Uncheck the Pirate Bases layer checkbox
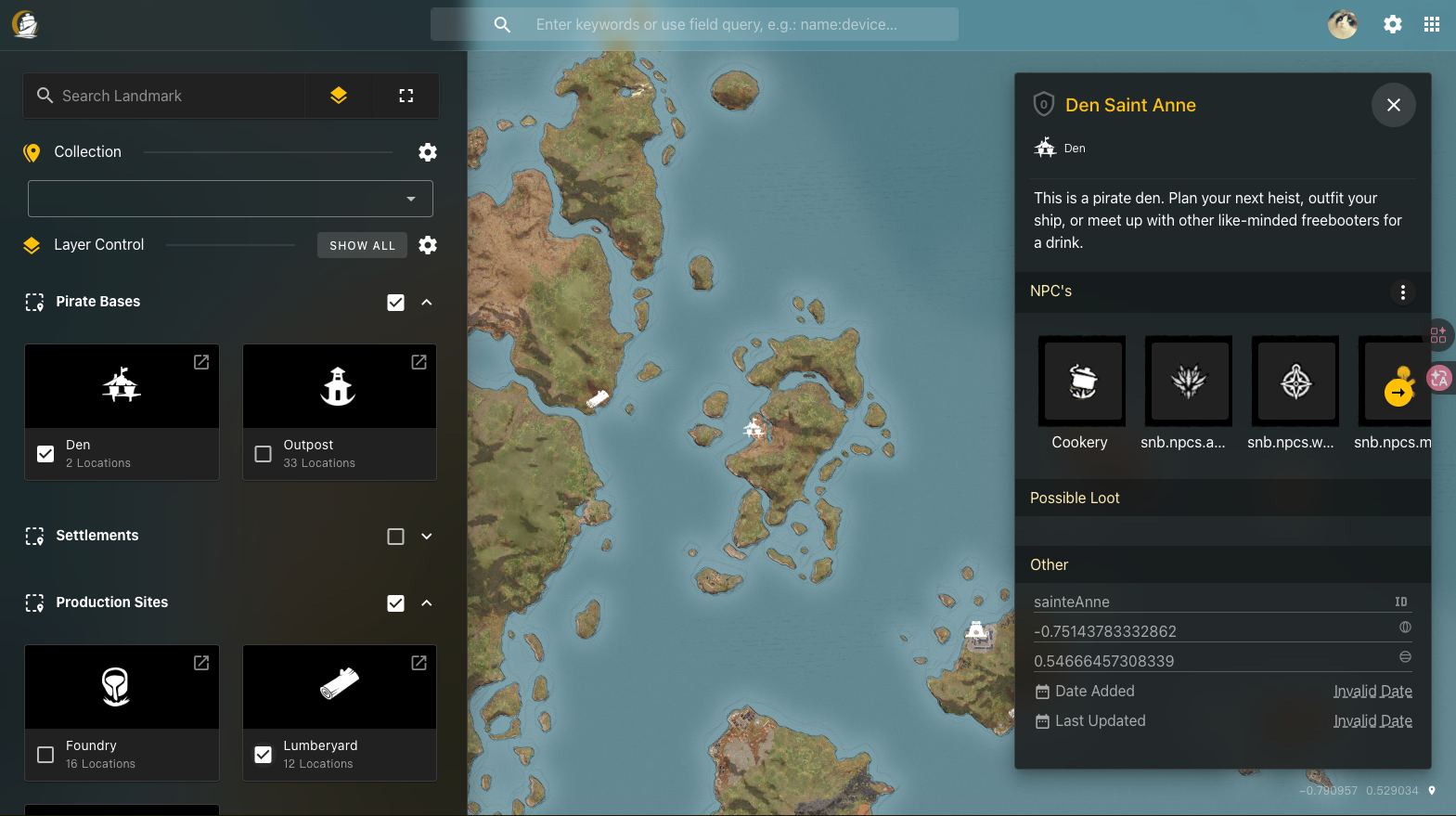This screenshot has width=1456, height=816. pyautogui.click(x=396, y=302)
